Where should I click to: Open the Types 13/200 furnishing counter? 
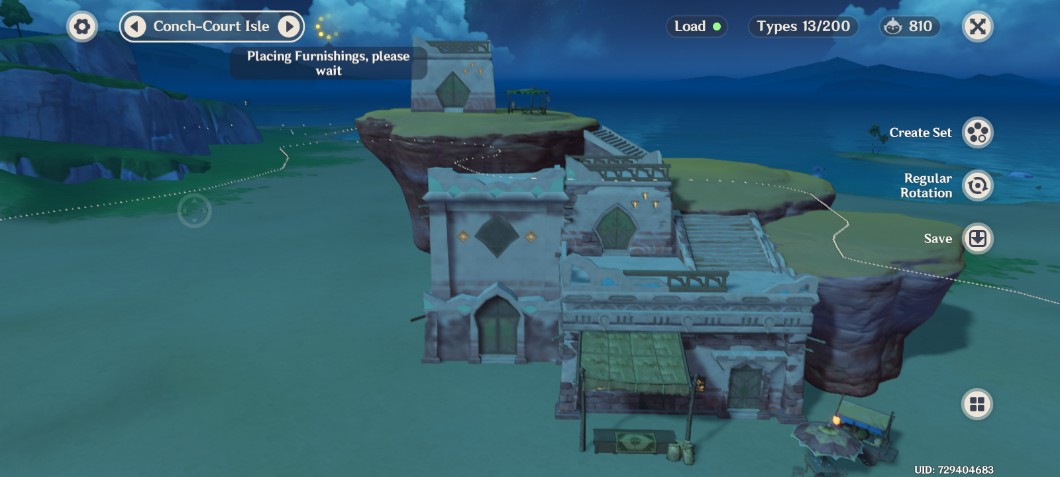[803, 27]
